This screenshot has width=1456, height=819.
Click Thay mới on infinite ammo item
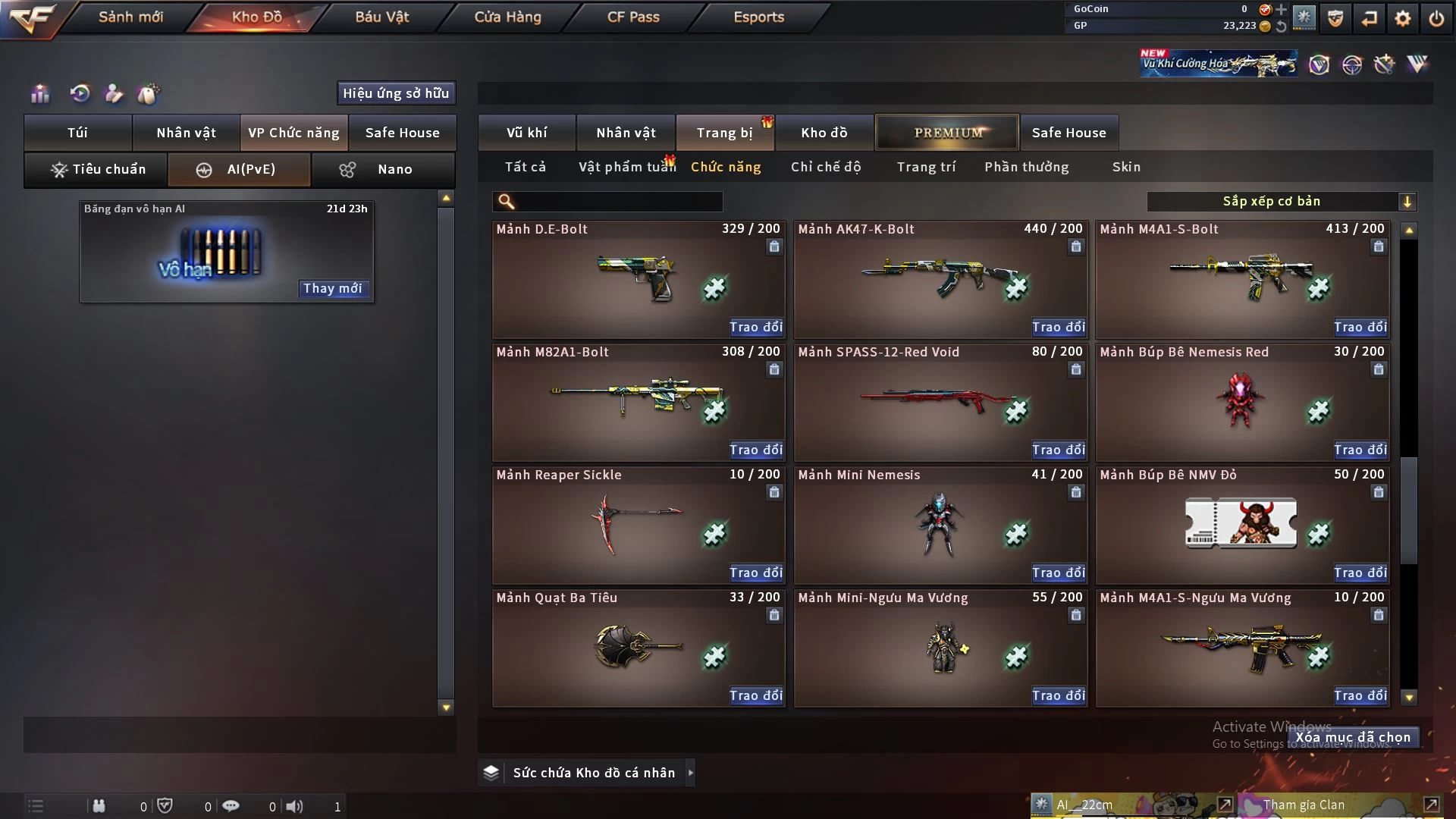(333, 288)
